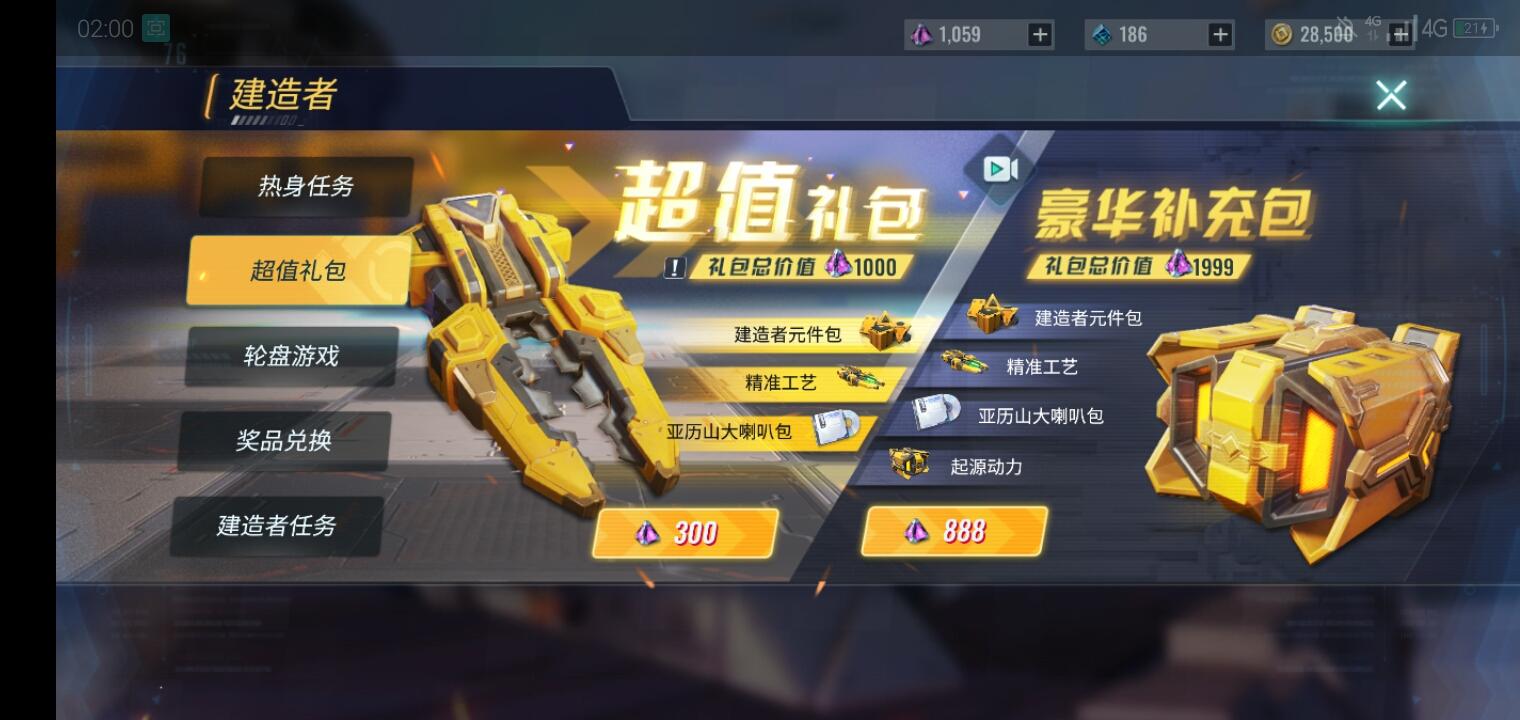Tap plus beside the gold coin balance
Image resolution: width=1520 pixels, height=720 pixels.
[x=1400, y=34]
